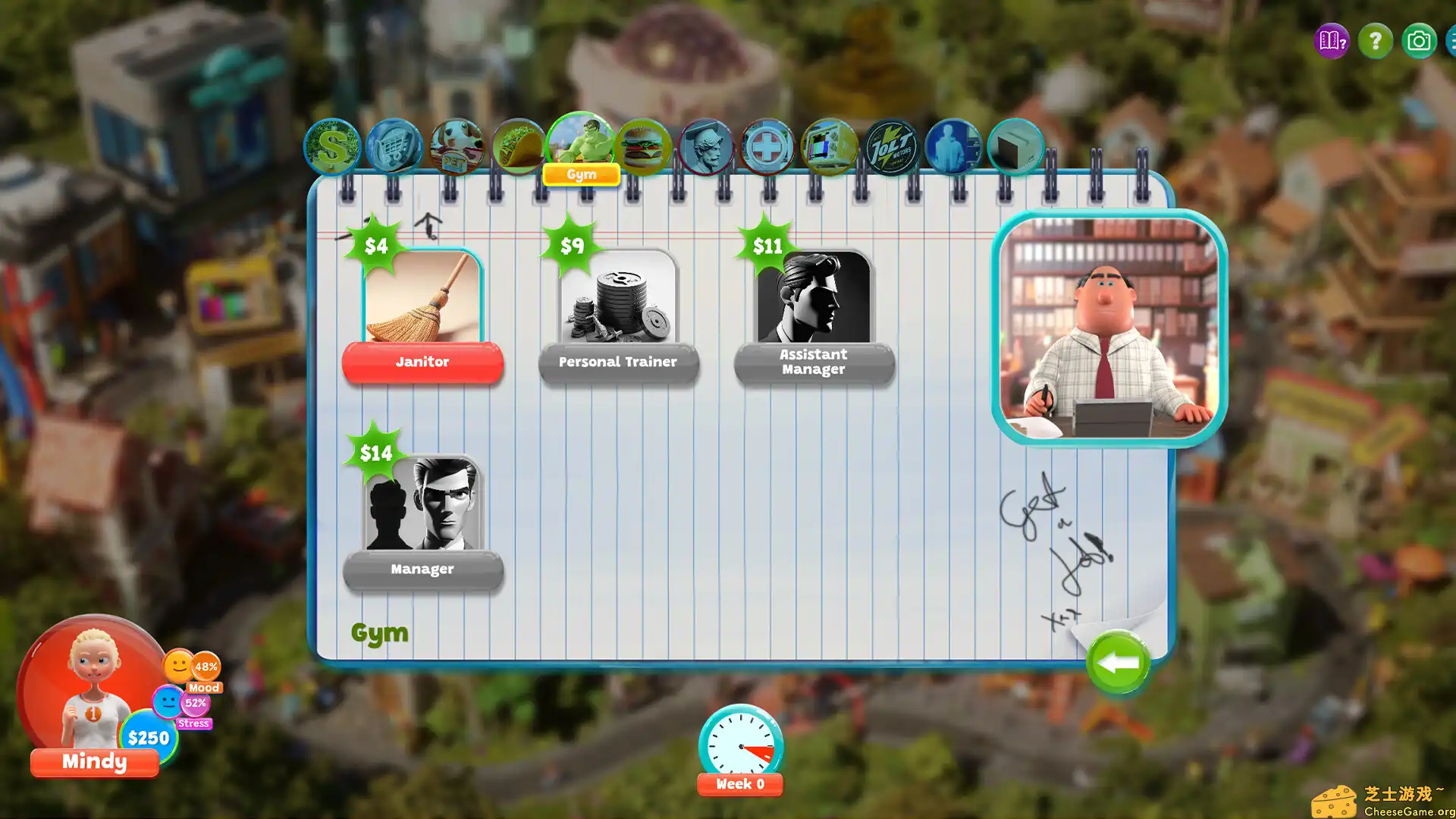Click the green question mark help button
Screen dimensions: 1456x819
(x=1375, y=41)
